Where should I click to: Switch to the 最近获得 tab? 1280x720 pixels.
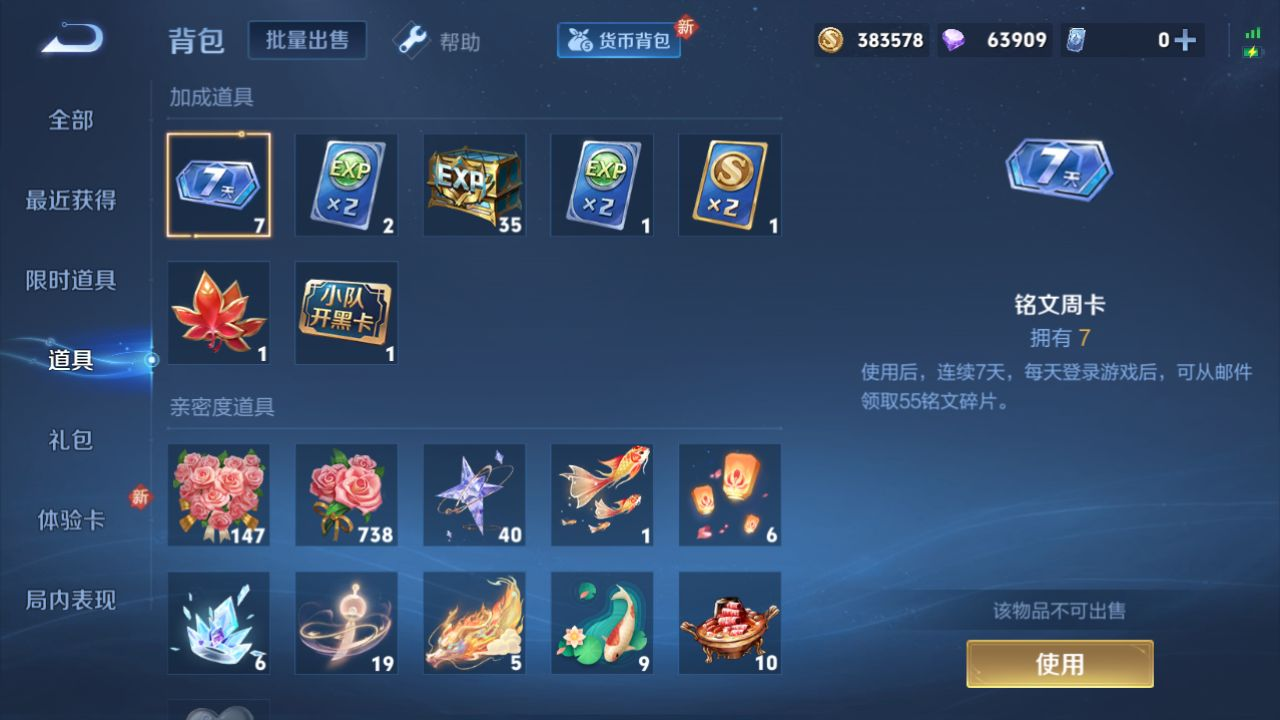(x=71, y=200)
